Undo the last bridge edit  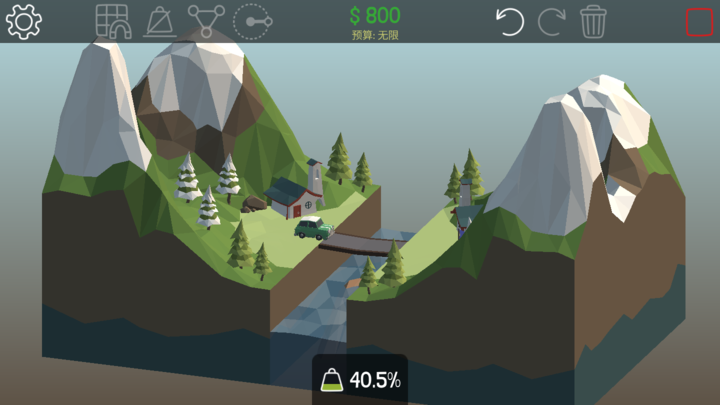[511, 21]
